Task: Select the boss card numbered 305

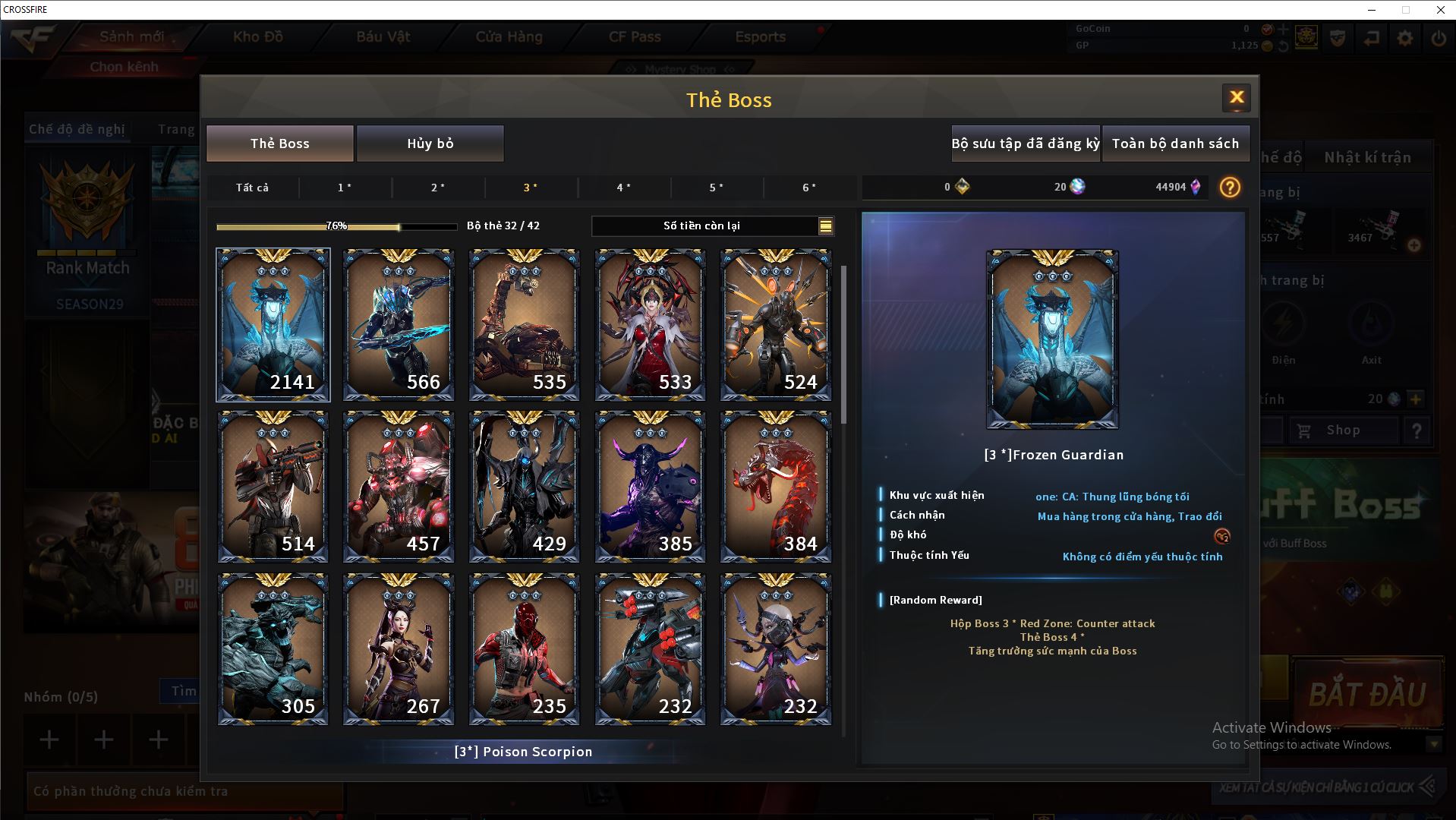Action: (273, 649)
